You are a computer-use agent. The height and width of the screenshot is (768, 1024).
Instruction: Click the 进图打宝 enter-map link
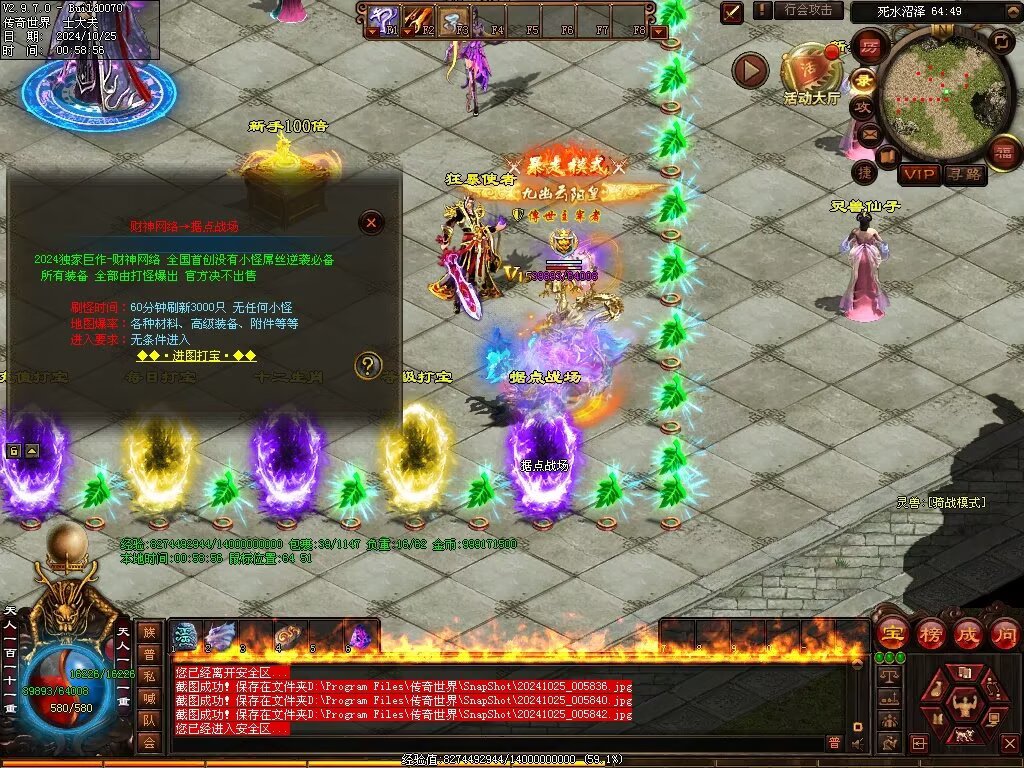tap(196, 356)
